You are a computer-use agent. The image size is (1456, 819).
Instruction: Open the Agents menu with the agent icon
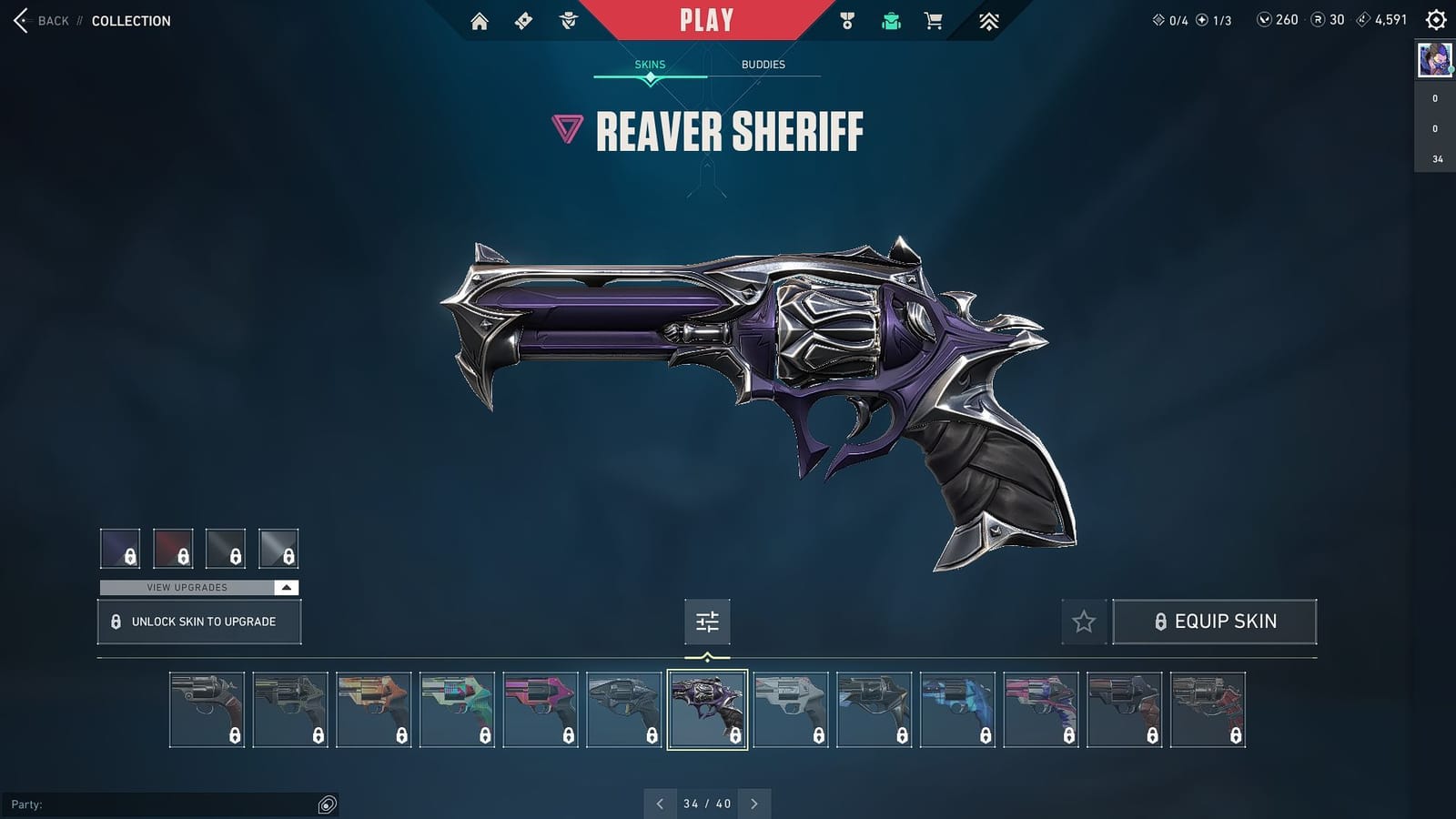[568, 19]
